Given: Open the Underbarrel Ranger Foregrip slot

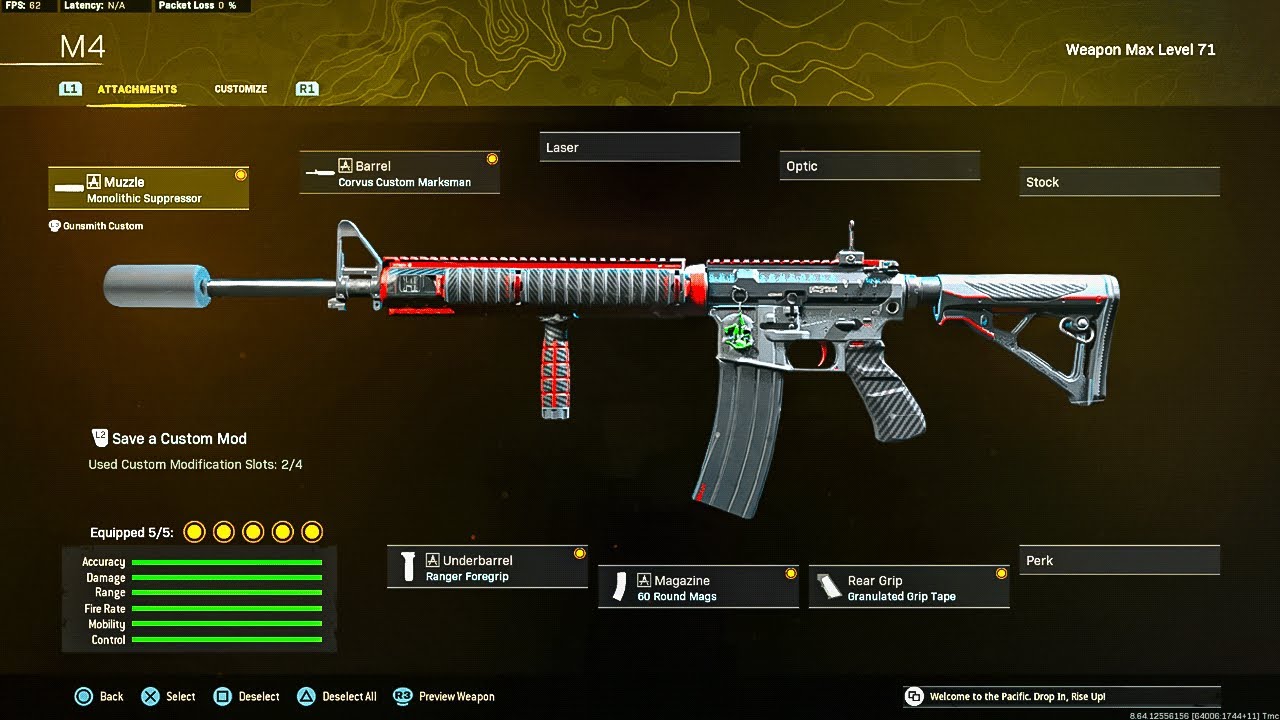Looking at the screenshot, I should tap(487, 568).
